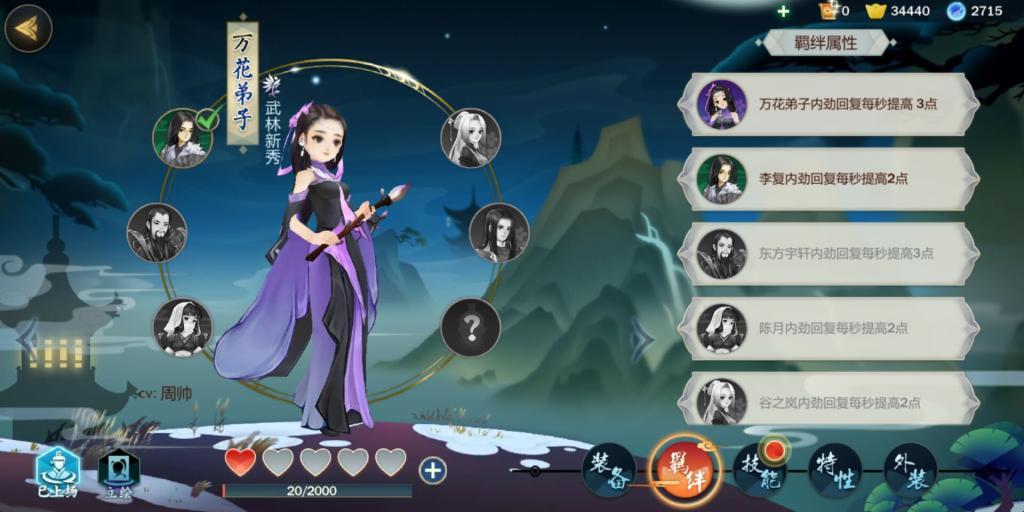This screenshot has width=1024, height=512.
Task: Select the hooded woman bond portrait
Action: coord(182,327)
